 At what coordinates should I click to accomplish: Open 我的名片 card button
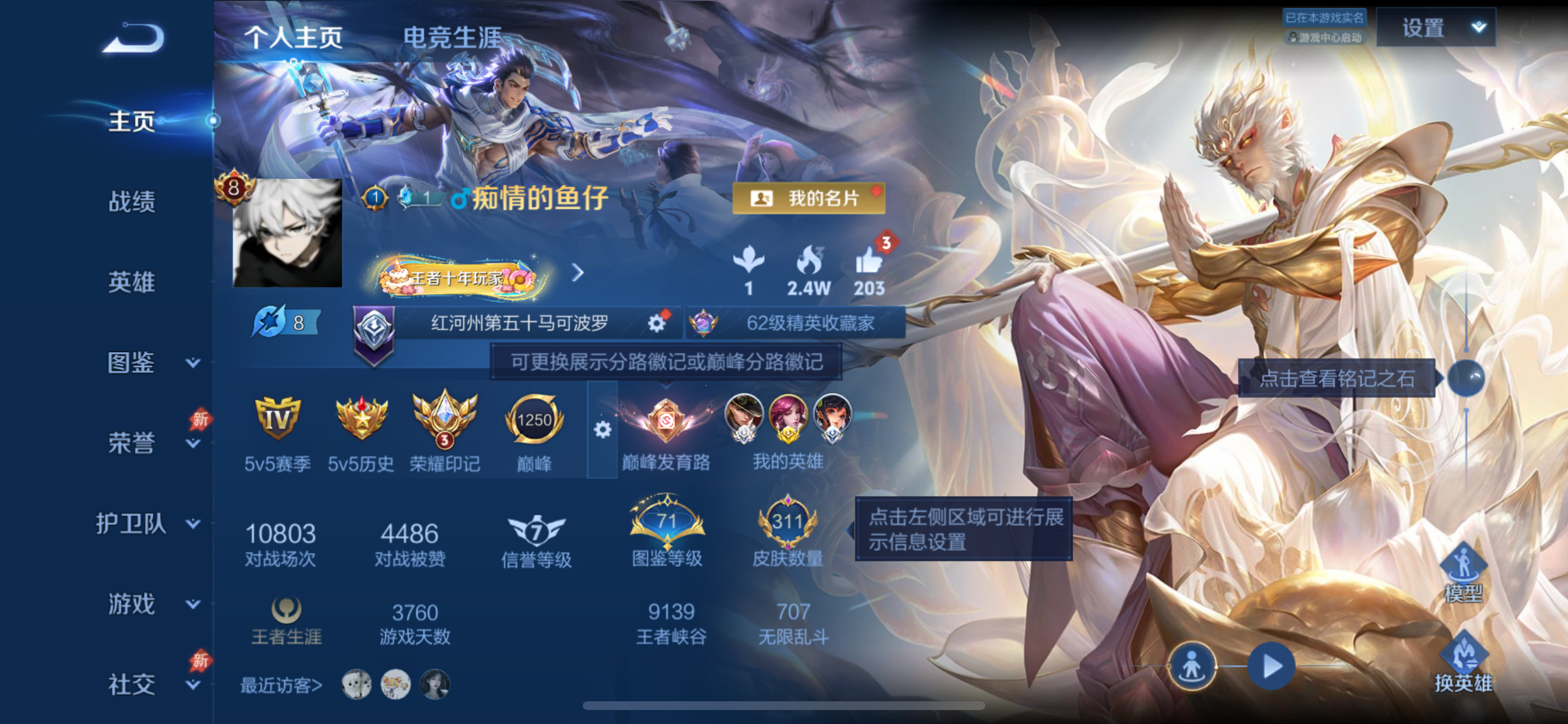click(809, 199)
